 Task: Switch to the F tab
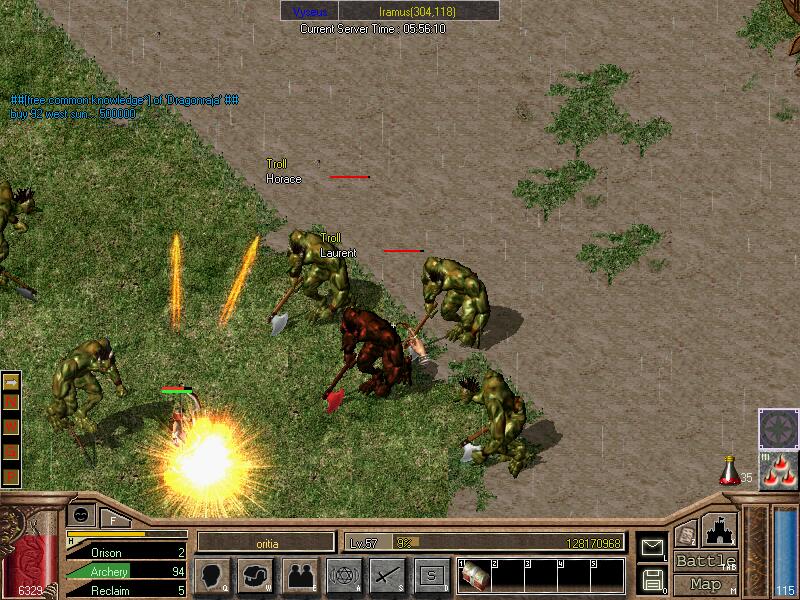113,518
